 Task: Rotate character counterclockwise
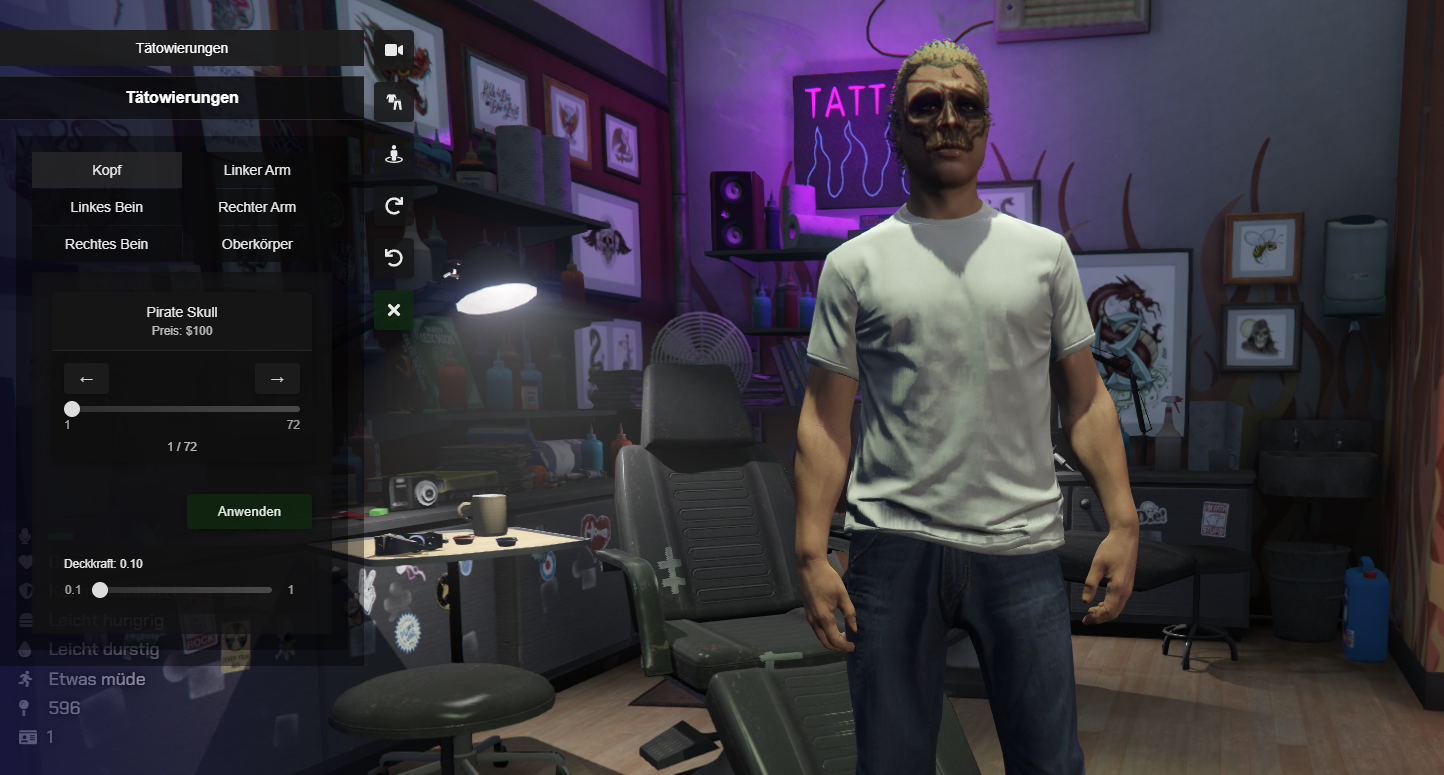click(394, 258)
